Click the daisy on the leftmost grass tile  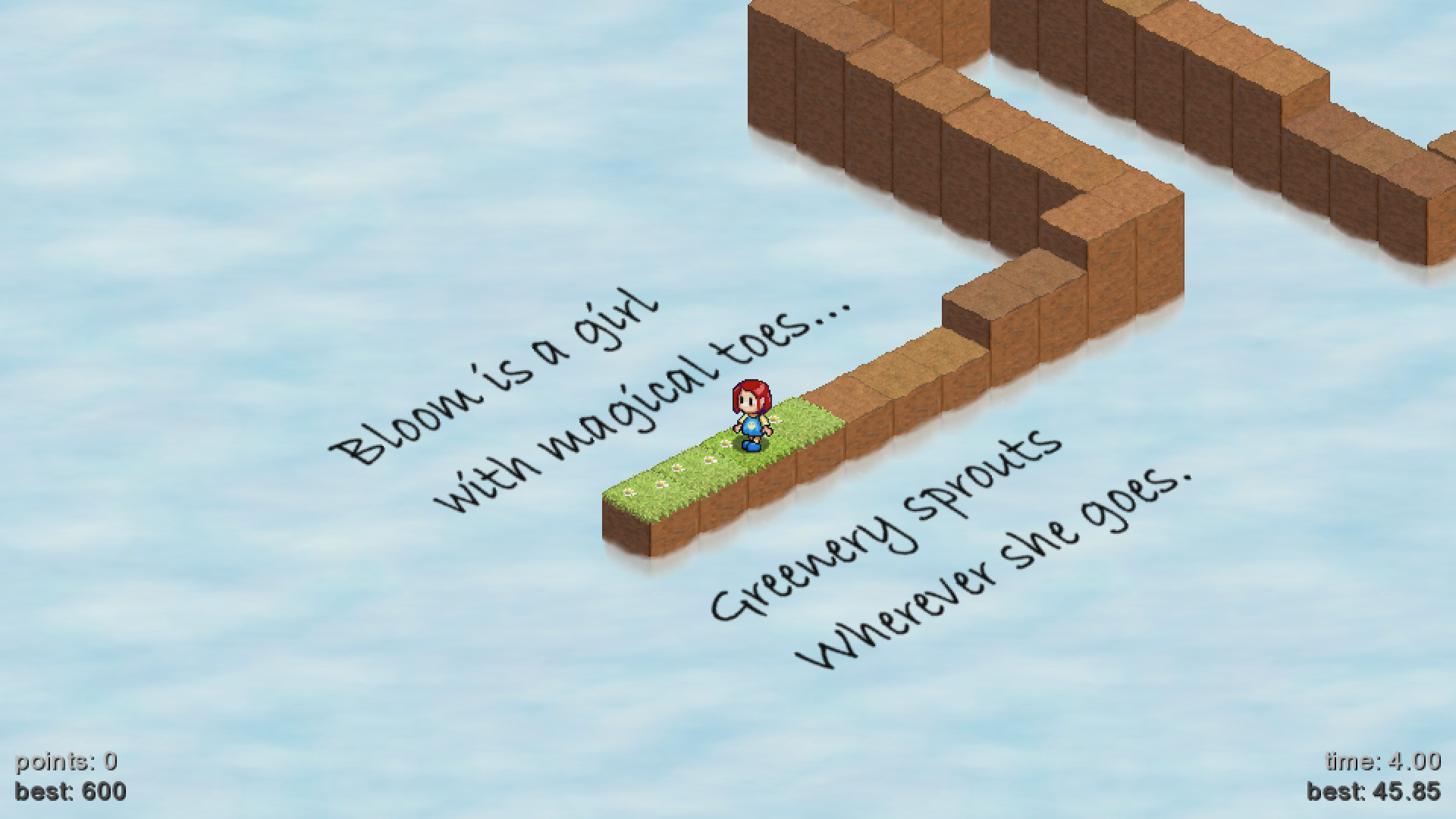point(628,492)
